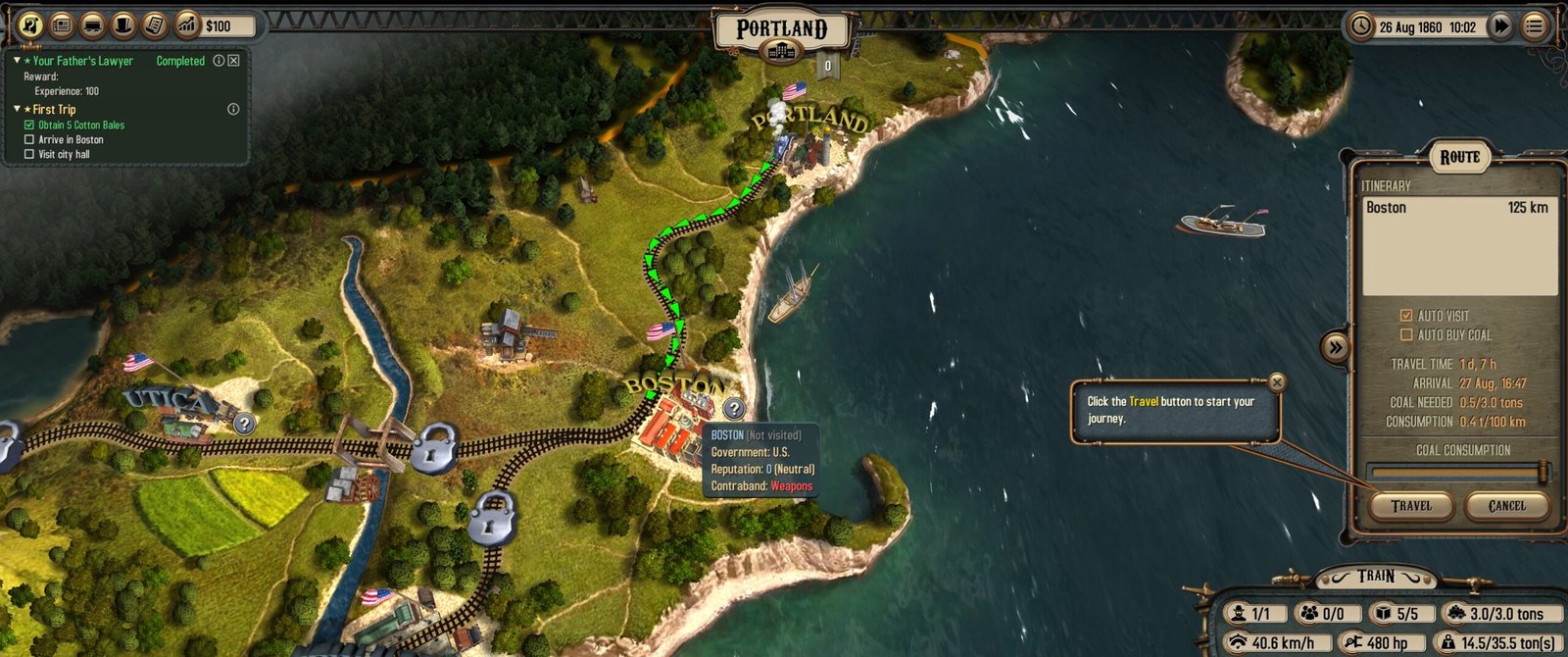Close the Travel tutorial hint popup
Screen dimensions: 1568x657
coord(1276,381)
